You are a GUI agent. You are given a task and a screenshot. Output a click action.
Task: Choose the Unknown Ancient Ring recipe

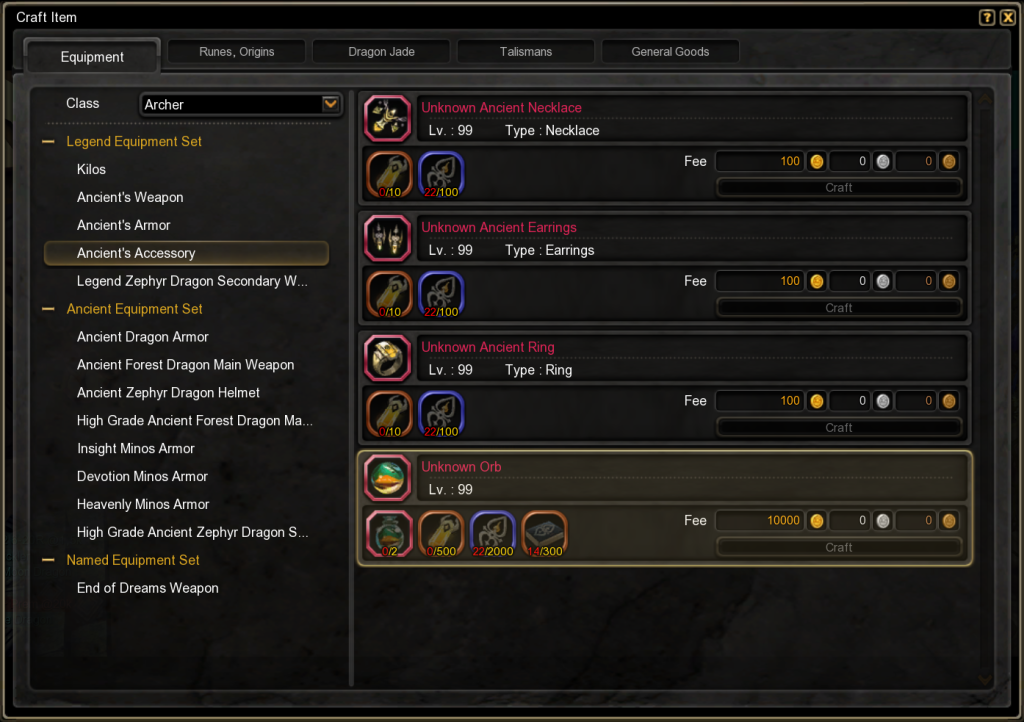[487, 347]
